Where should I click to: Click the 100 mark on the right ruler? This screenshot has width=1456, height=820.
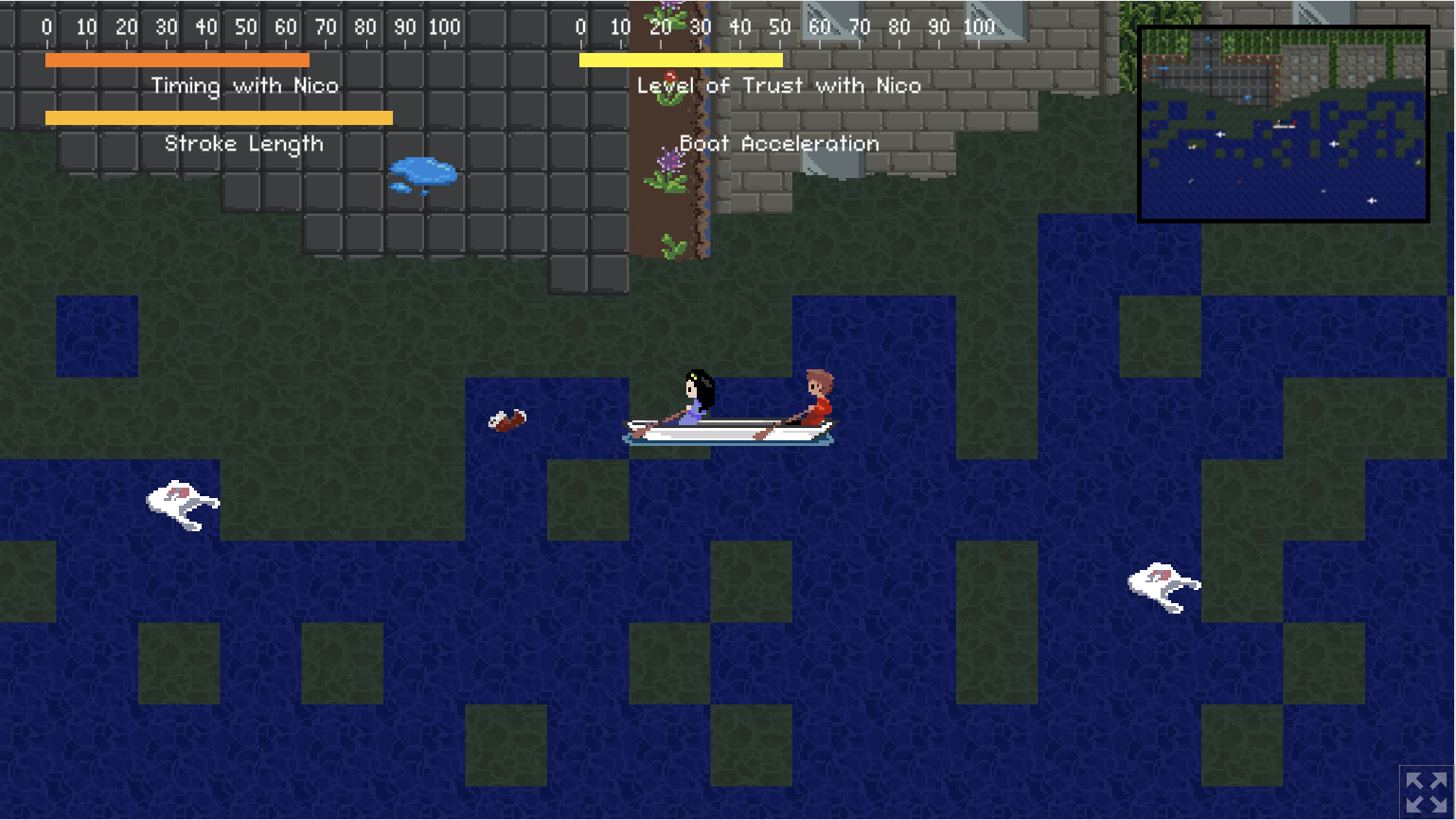[980, 27]
